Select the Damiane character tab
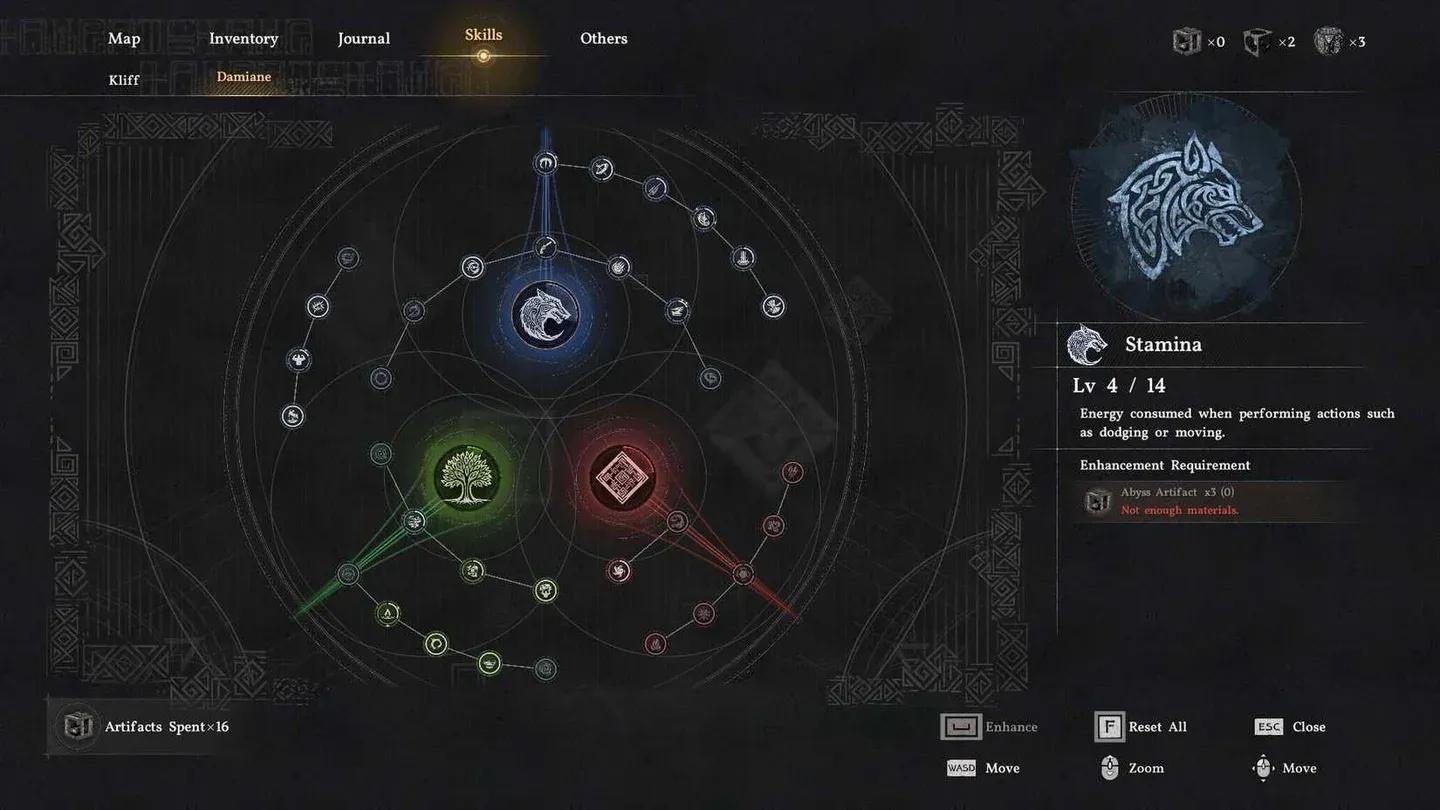Screen dimensions: 1440x810 tap(243, 76)
